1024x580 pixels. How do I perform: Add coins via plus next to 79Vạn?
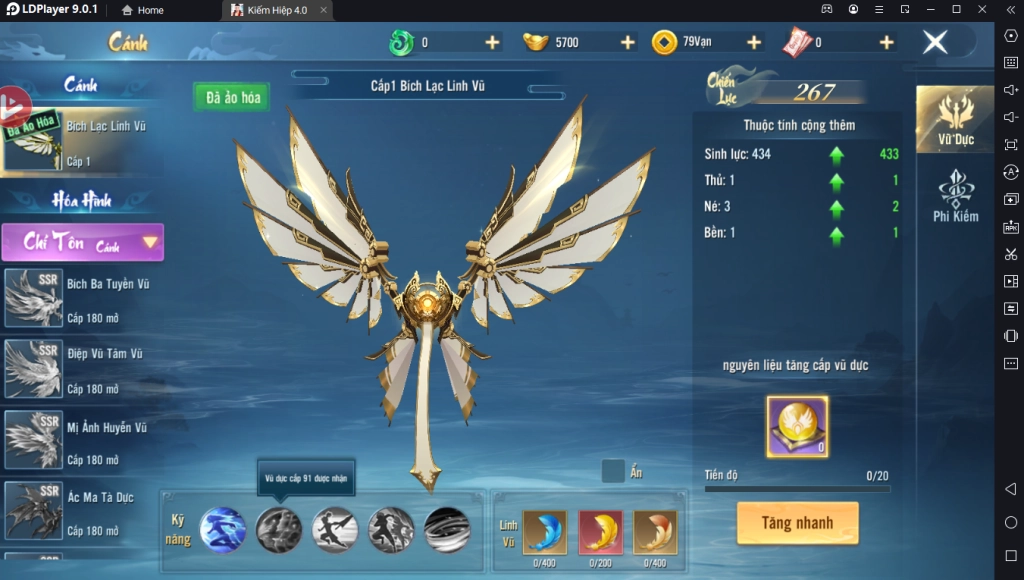754,42
